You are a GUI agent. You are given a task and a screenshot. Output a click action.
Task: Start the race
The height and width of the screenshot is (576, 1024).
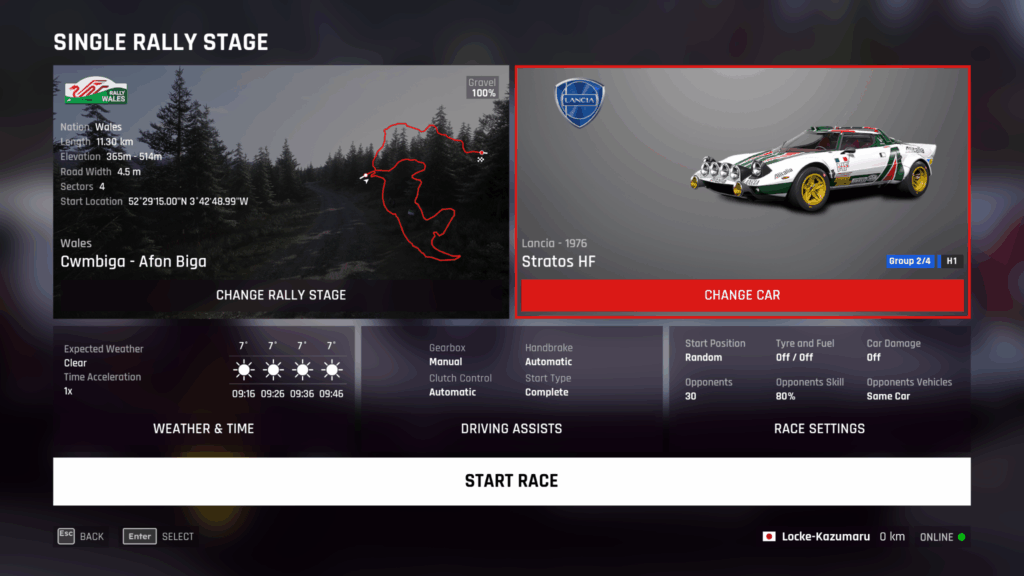[x=511, y=481]
